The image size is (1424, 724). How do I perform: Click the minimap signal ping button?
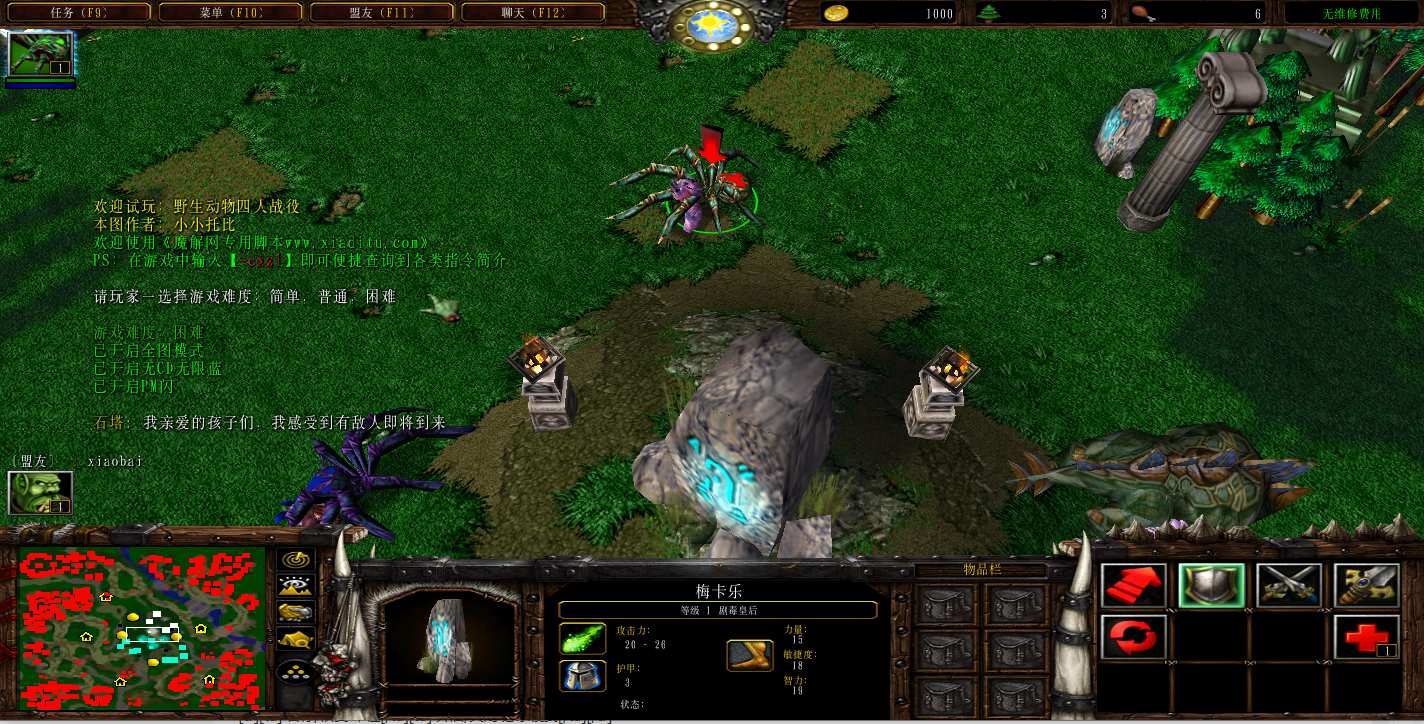pyautogui.click(x=295, y=561)
